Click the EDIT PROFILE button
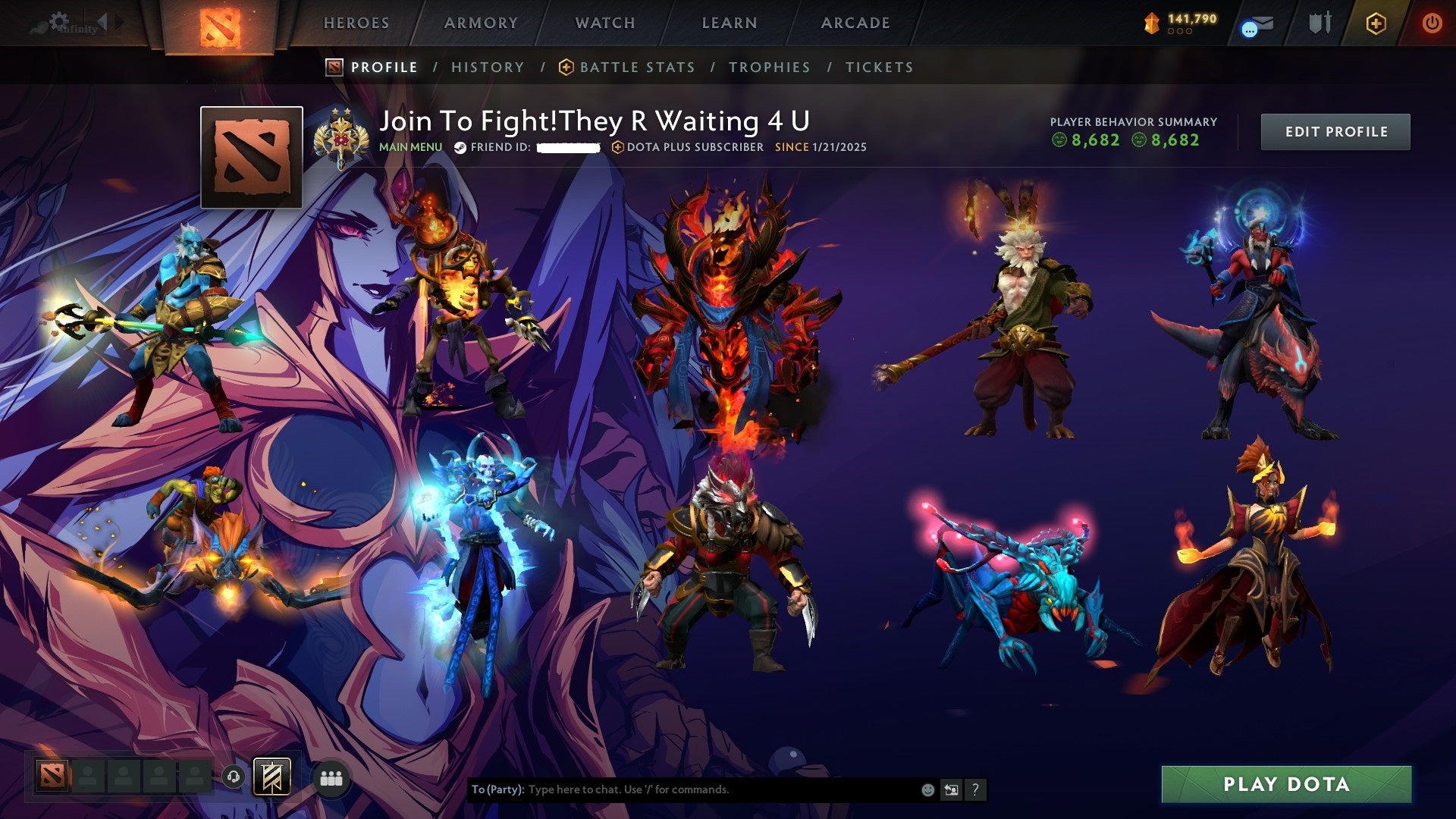Viewport: 1456px width, 819px height. pos(1335,130)
